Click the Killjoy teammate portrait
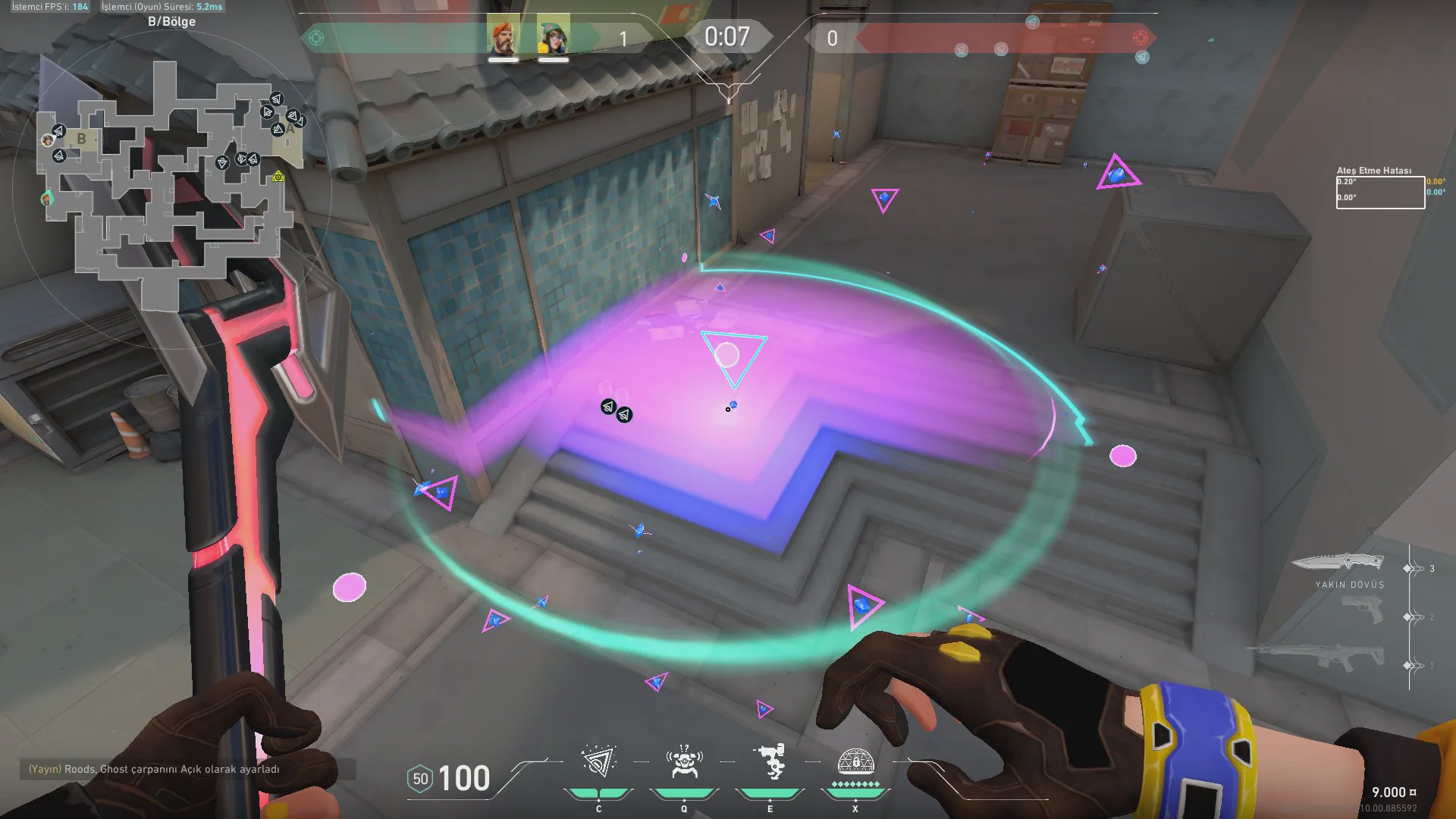 click(x=554, y=36)
